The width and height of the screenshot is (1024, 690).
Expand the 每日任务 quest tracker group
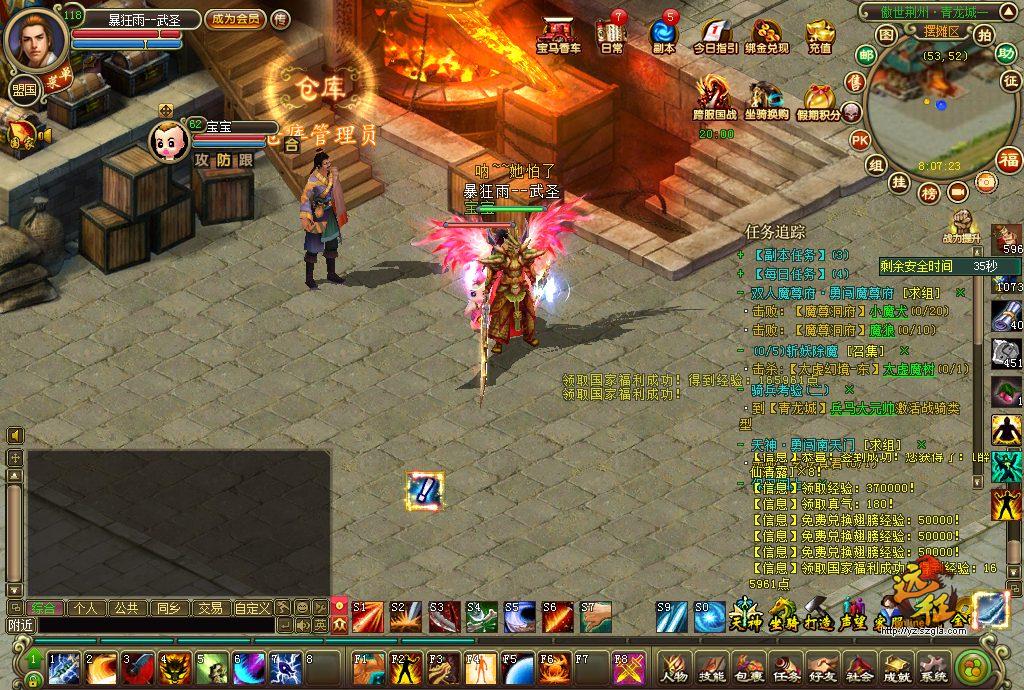(x=740, y=273)
